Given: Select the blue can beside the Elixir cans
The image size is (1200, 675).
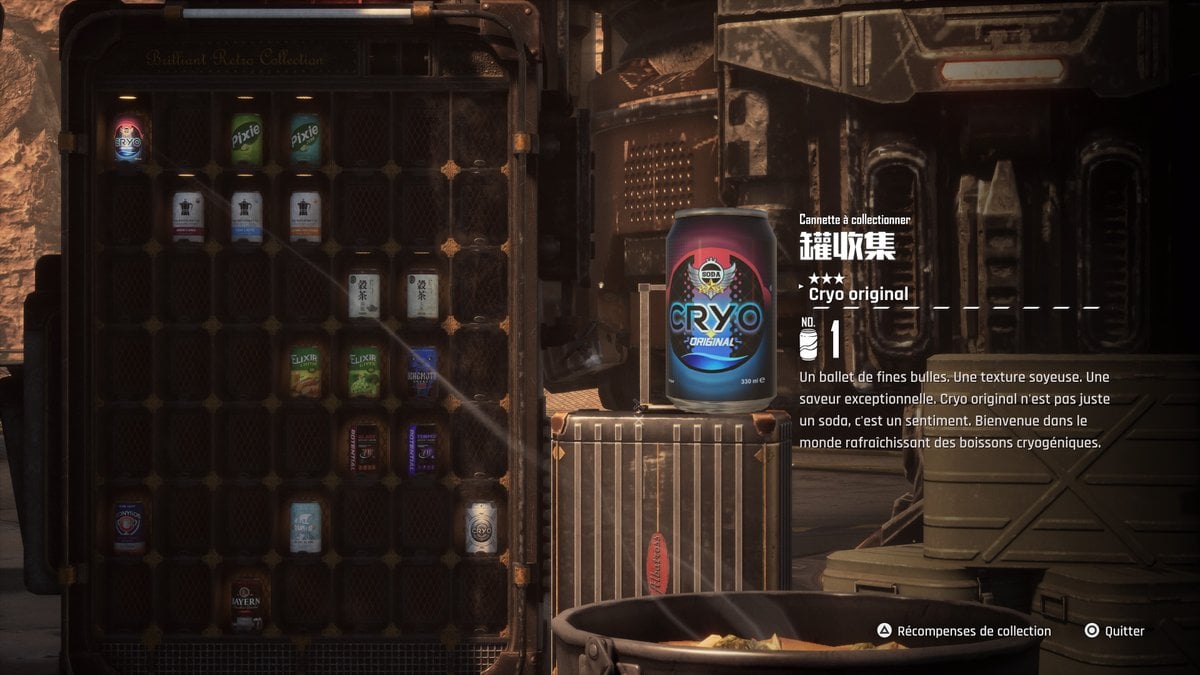Looking at the screenshot, I should tap(423, 371).
